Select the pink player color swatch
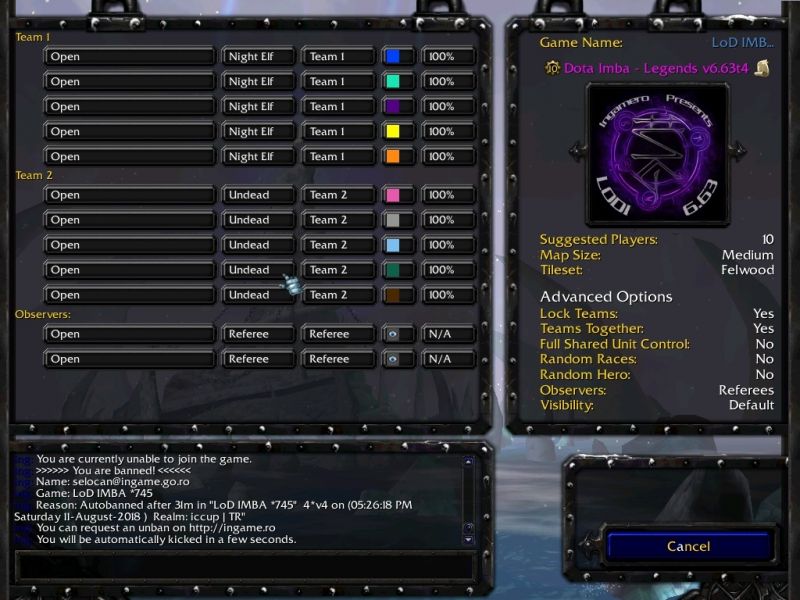 397,195
